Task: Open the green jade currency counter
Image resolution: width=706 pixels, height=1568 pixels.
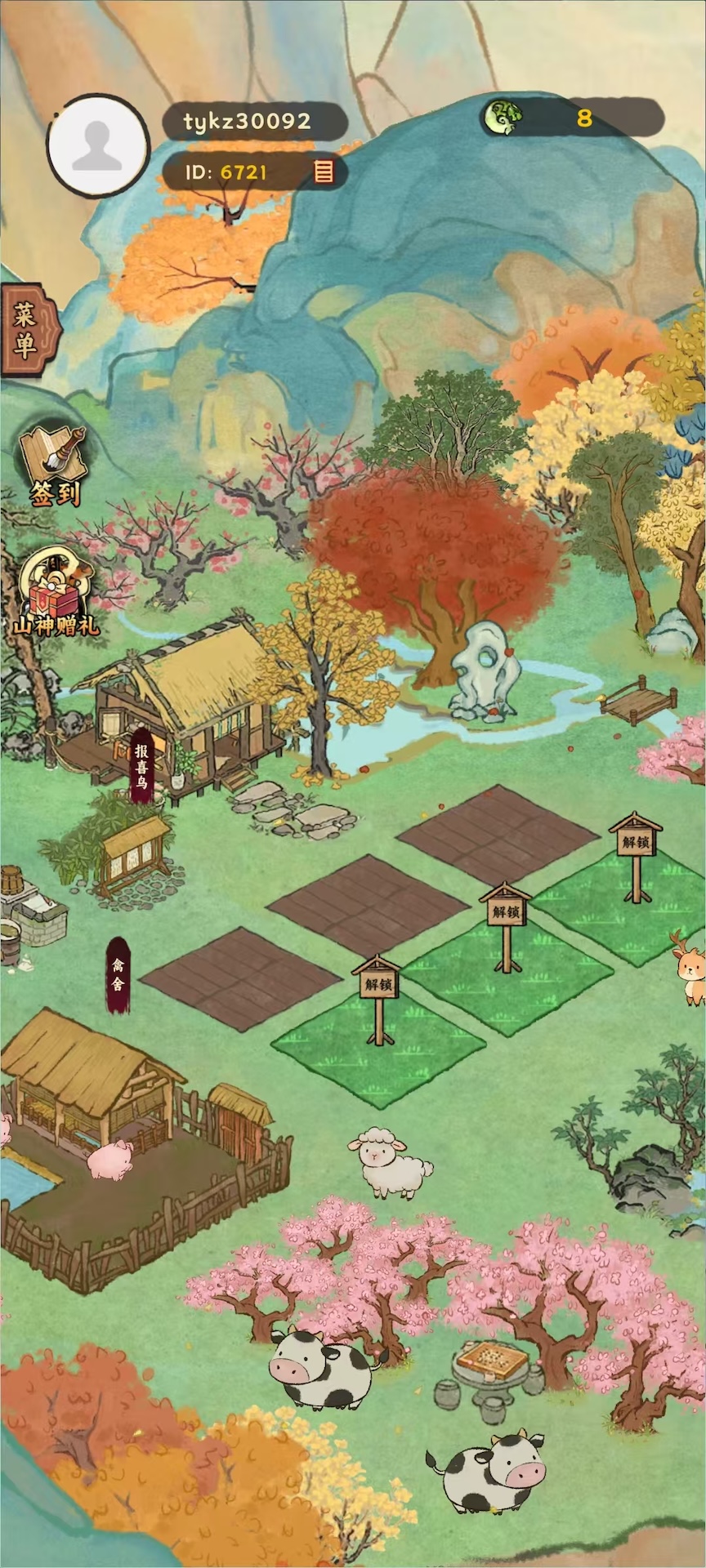Action: point(572,118)
